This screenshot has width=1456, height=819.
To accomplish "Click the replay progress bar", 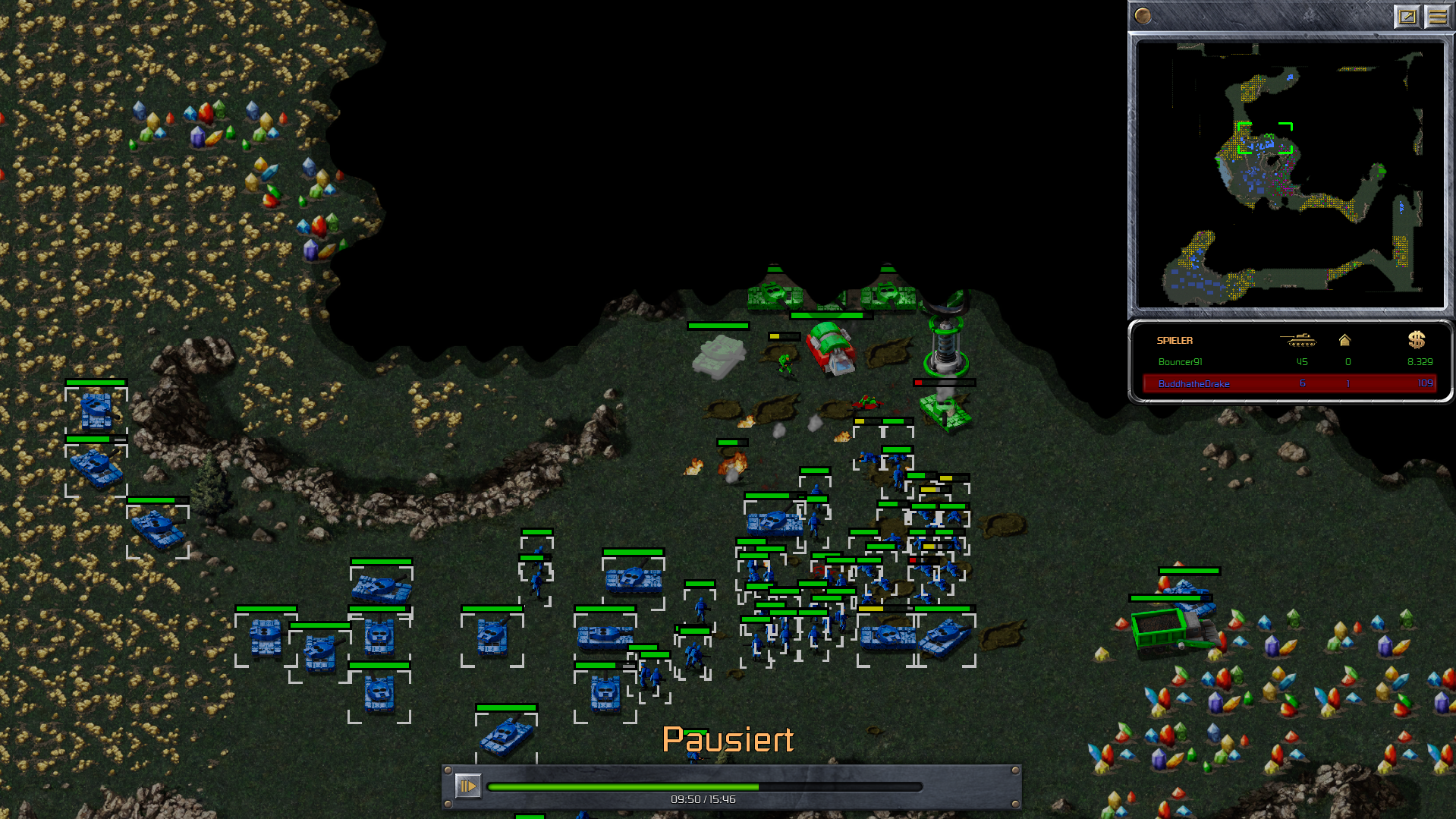I will (704, 787).
